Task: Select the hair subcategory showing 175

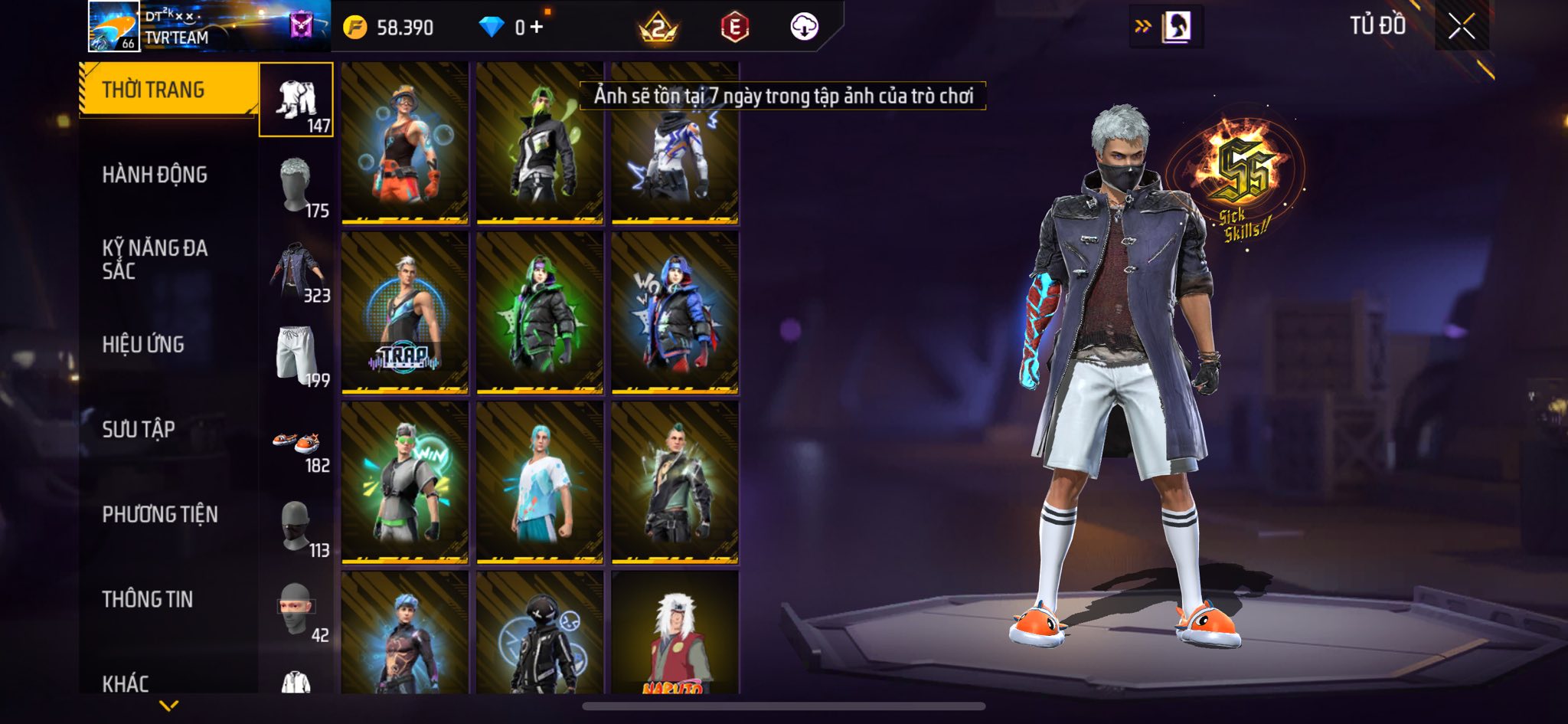Action: tap(296, 185)
